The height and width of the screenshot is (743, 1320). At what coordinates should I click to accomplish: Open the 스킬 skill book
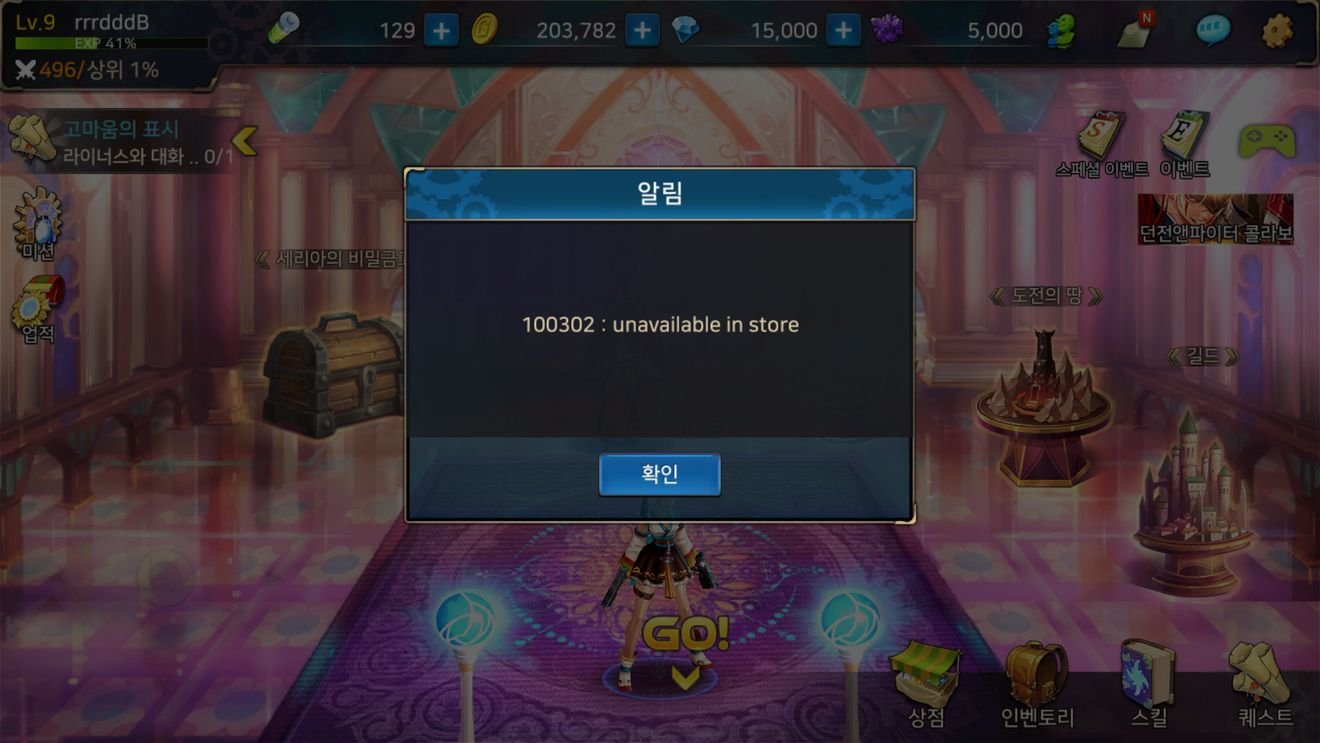(1148, 685)
